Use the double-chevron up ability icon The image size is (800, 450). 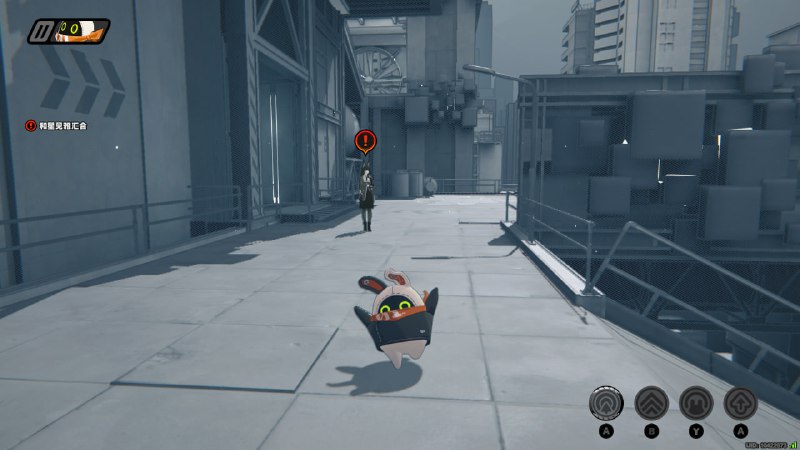point(651,403)
